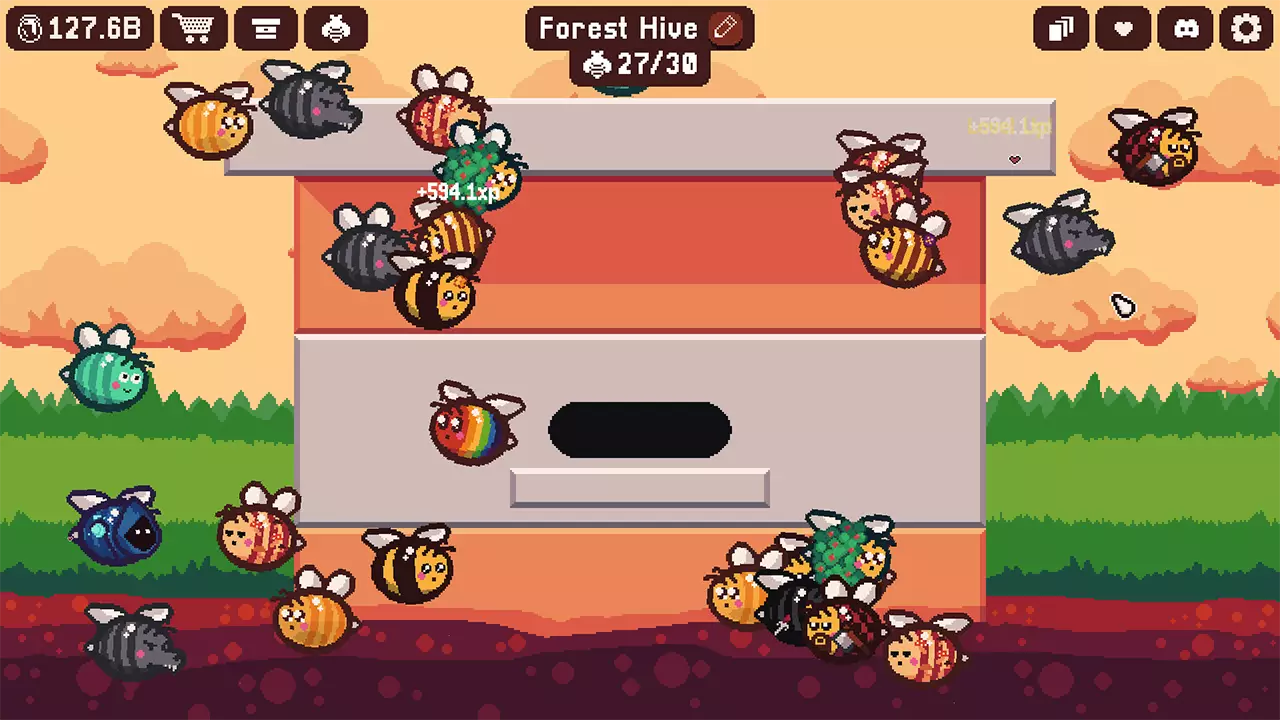The height and width of the screenshot is (720, 1280).
Task: Open the favorites heart icon
Action: (1122, 29)
